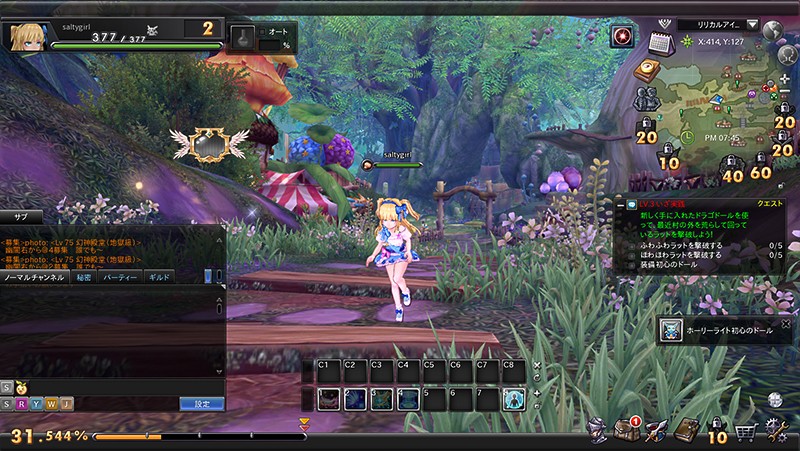Viewport: 800px width, 451px height.
Task: Activate the skill in hotbar slot 1
Action: click(328, 399)
